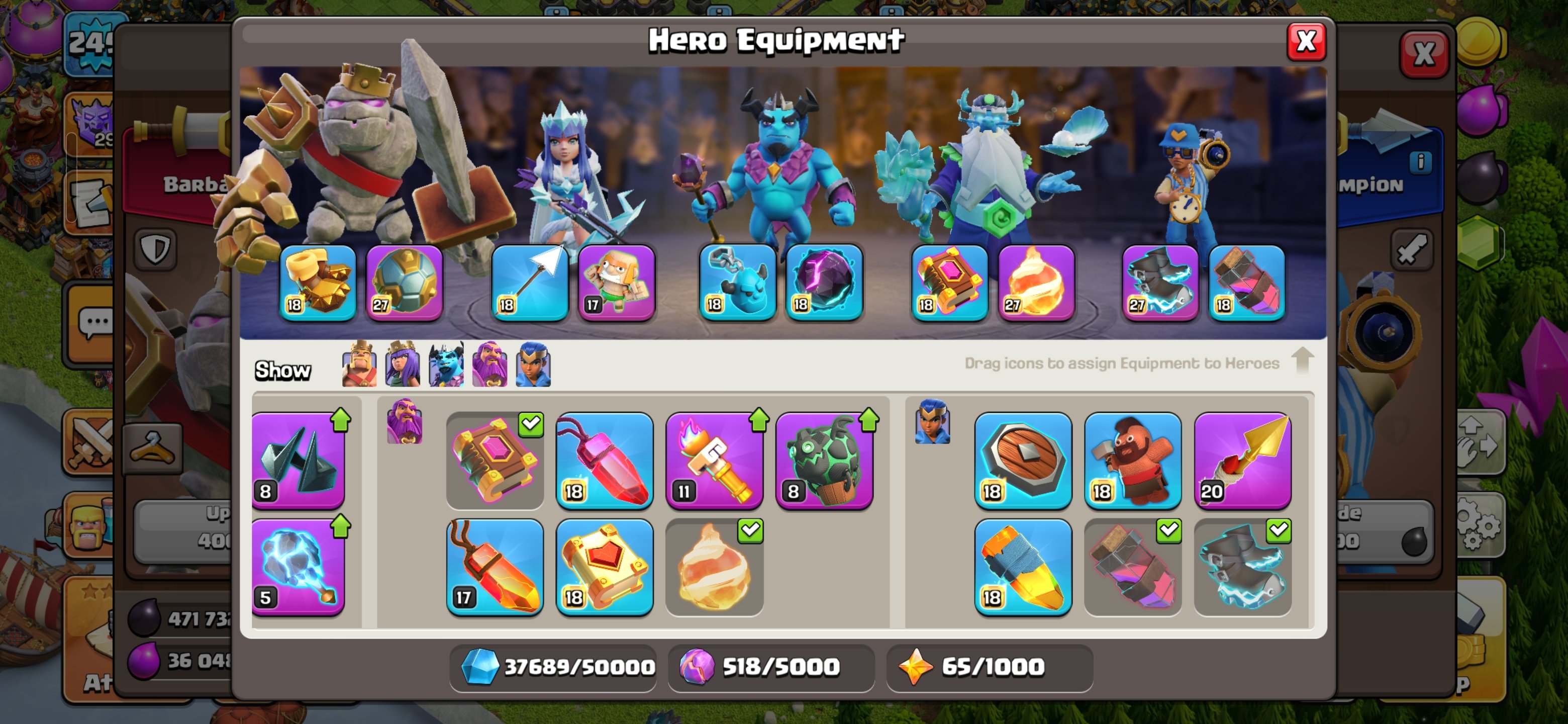Open the Healing Tome equipment icon
The height and width of the screenshot is (724, 1568).
(606, 569)
